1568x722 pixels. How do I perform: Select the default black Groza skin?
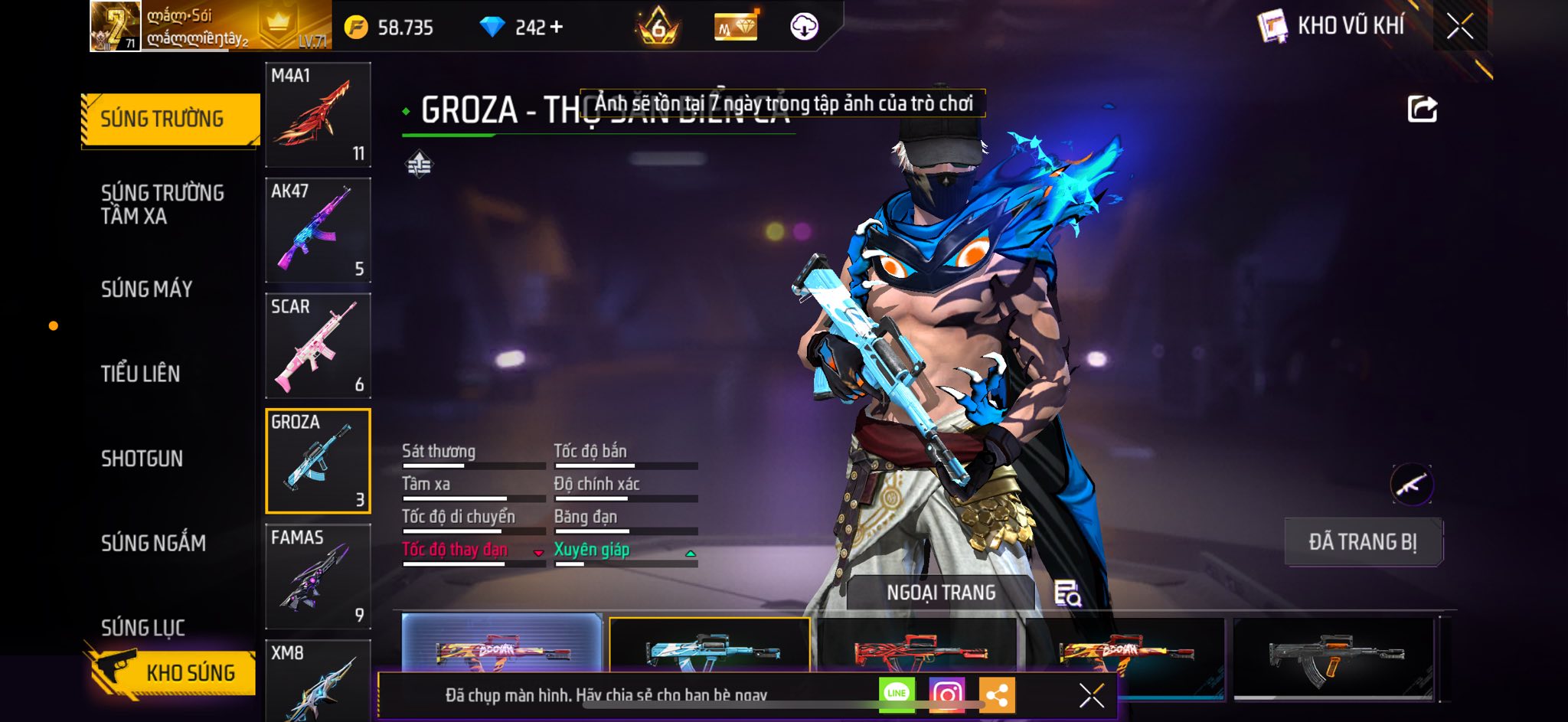coord(1333,655)
